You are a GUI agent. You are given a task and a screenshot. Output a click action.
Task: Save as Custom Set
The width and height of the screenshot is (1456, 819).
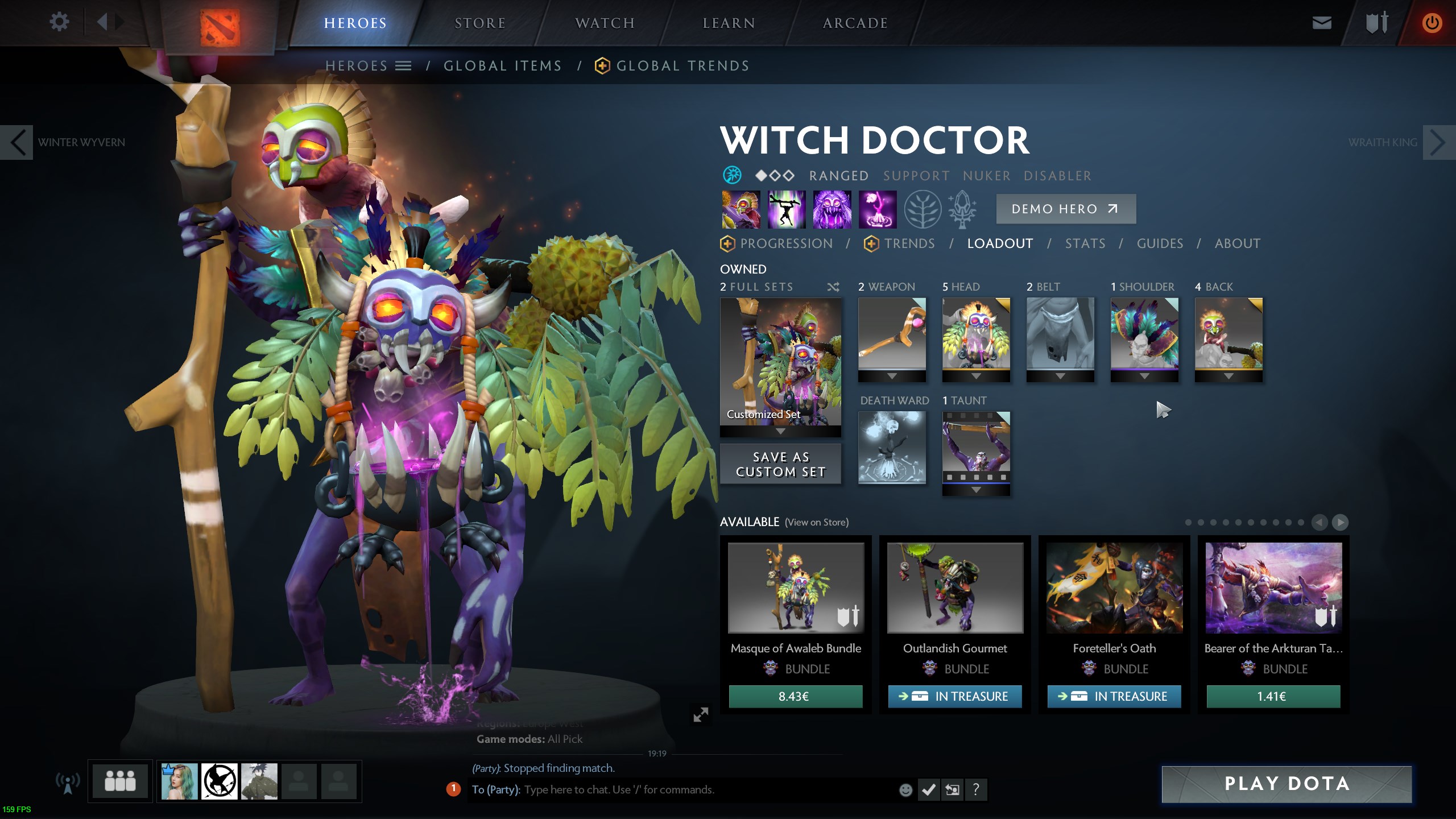780,464
